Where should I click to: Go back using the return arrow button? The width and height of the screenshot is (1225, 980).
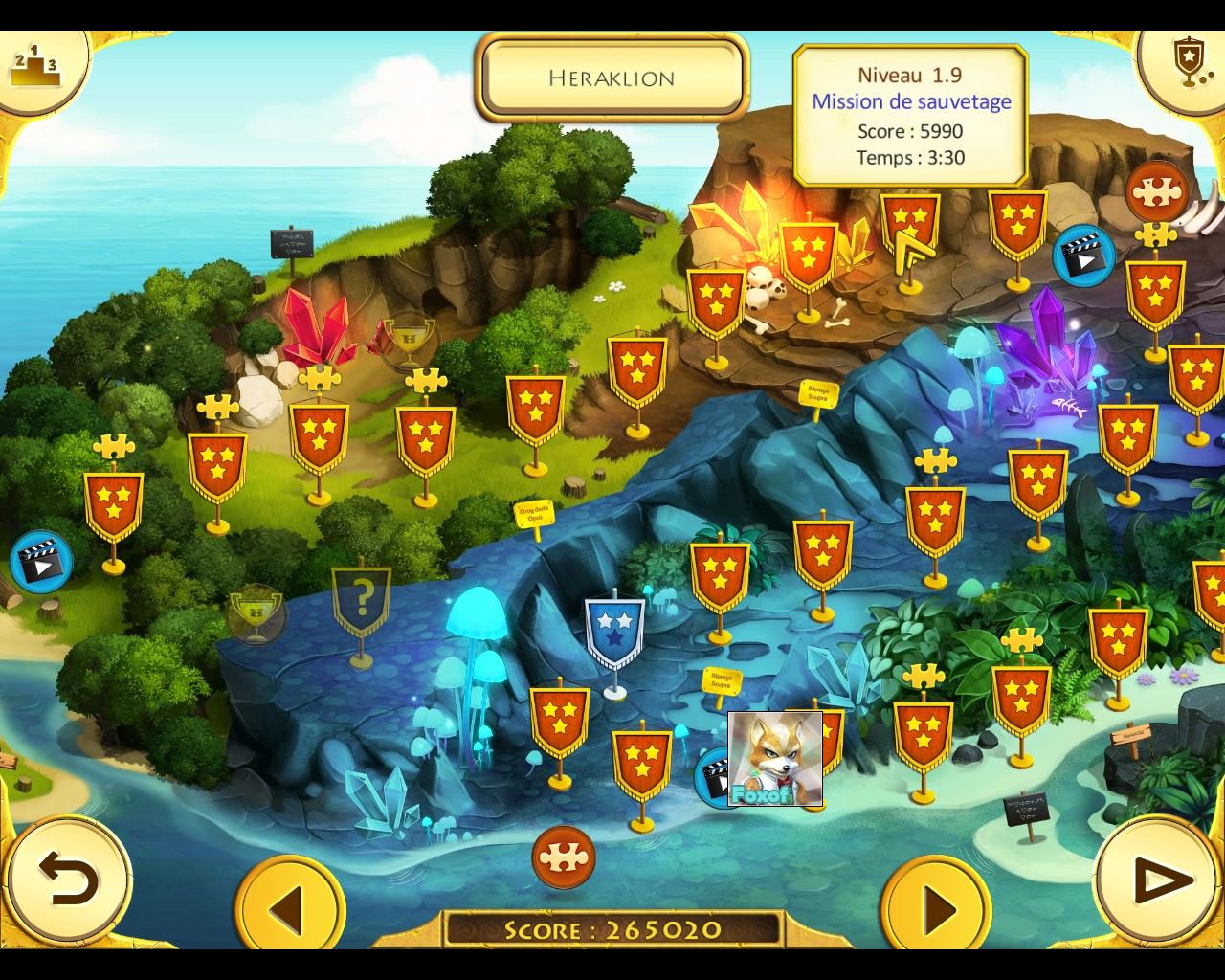click(x=69, y=880)
